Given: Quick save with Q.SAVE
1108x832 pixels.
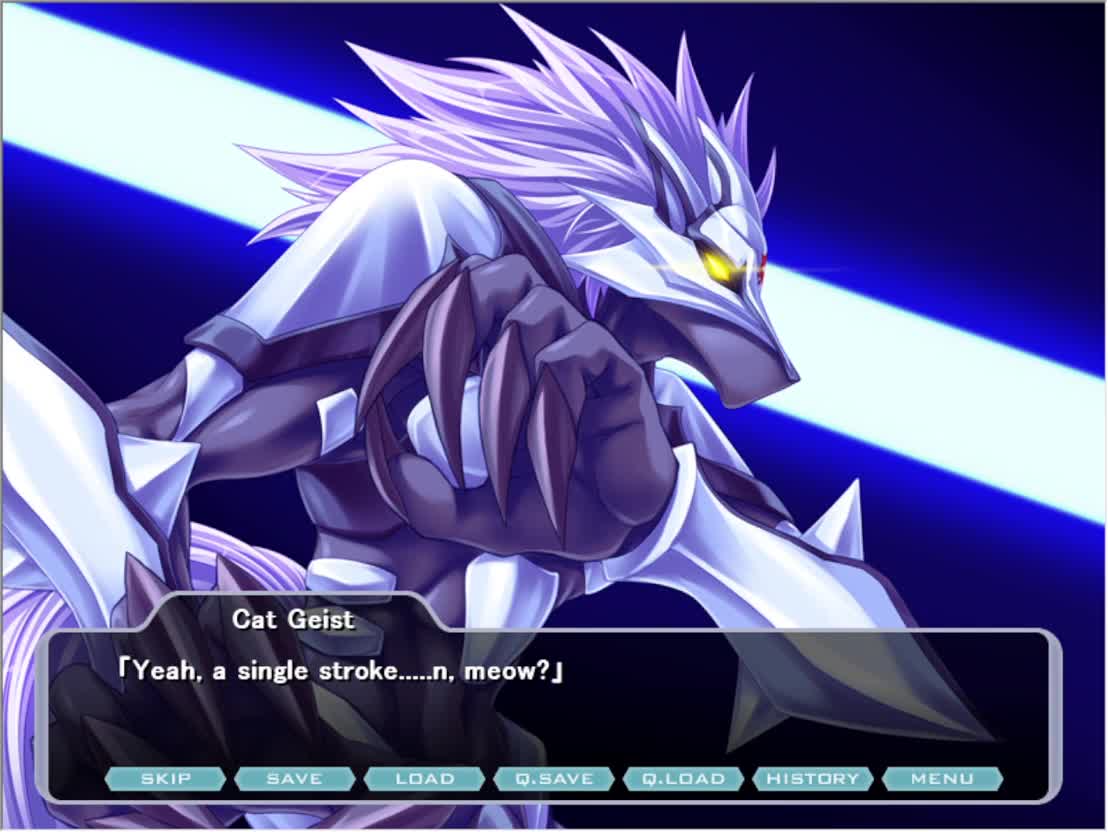Looking at the screenshot, I should pyautogui.click(x=554, y=779).
